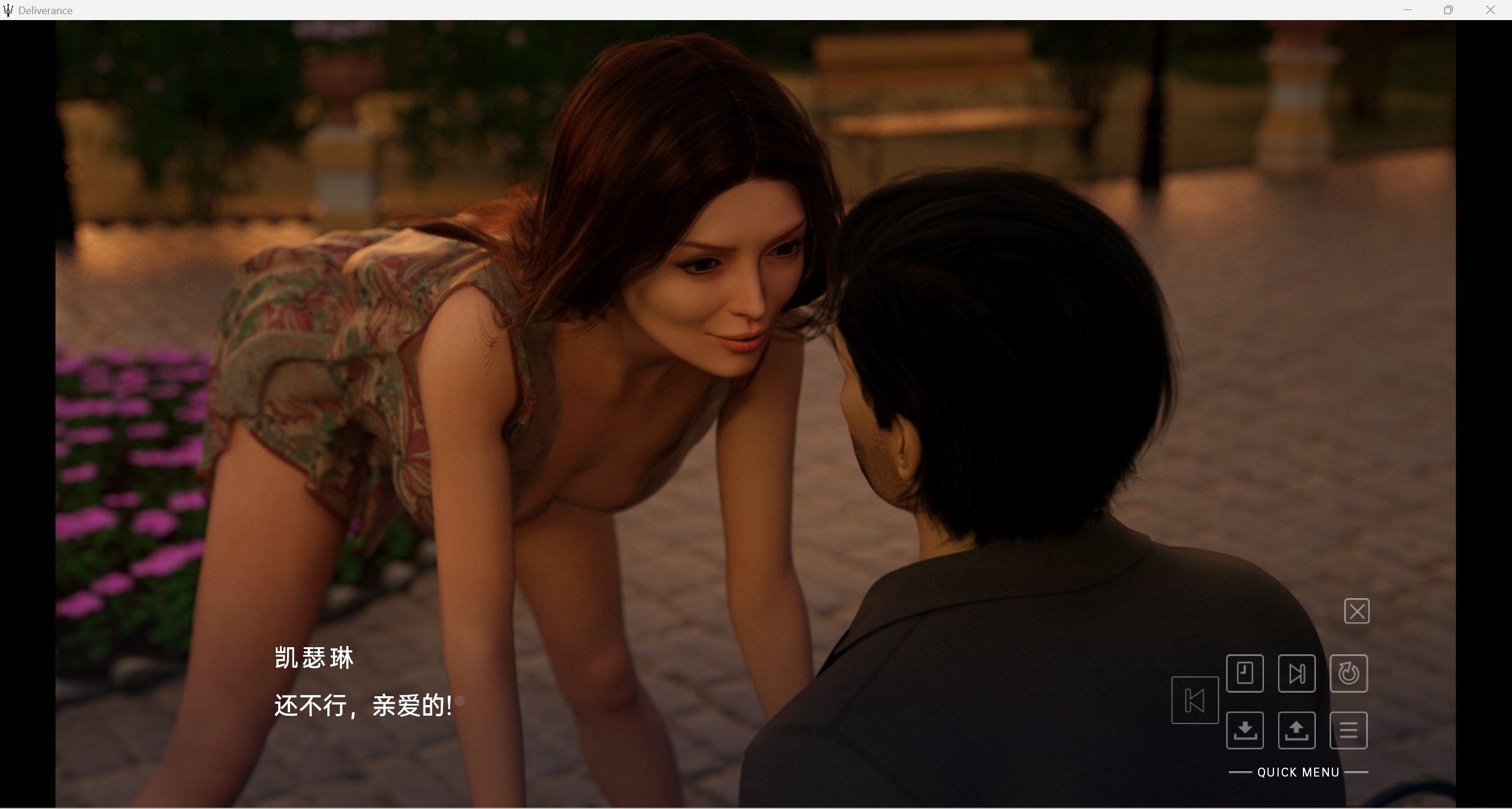The height and width of the screenshot is (809, 1512).
Task: Click the Deliverance title bar text
Action: 45,10
